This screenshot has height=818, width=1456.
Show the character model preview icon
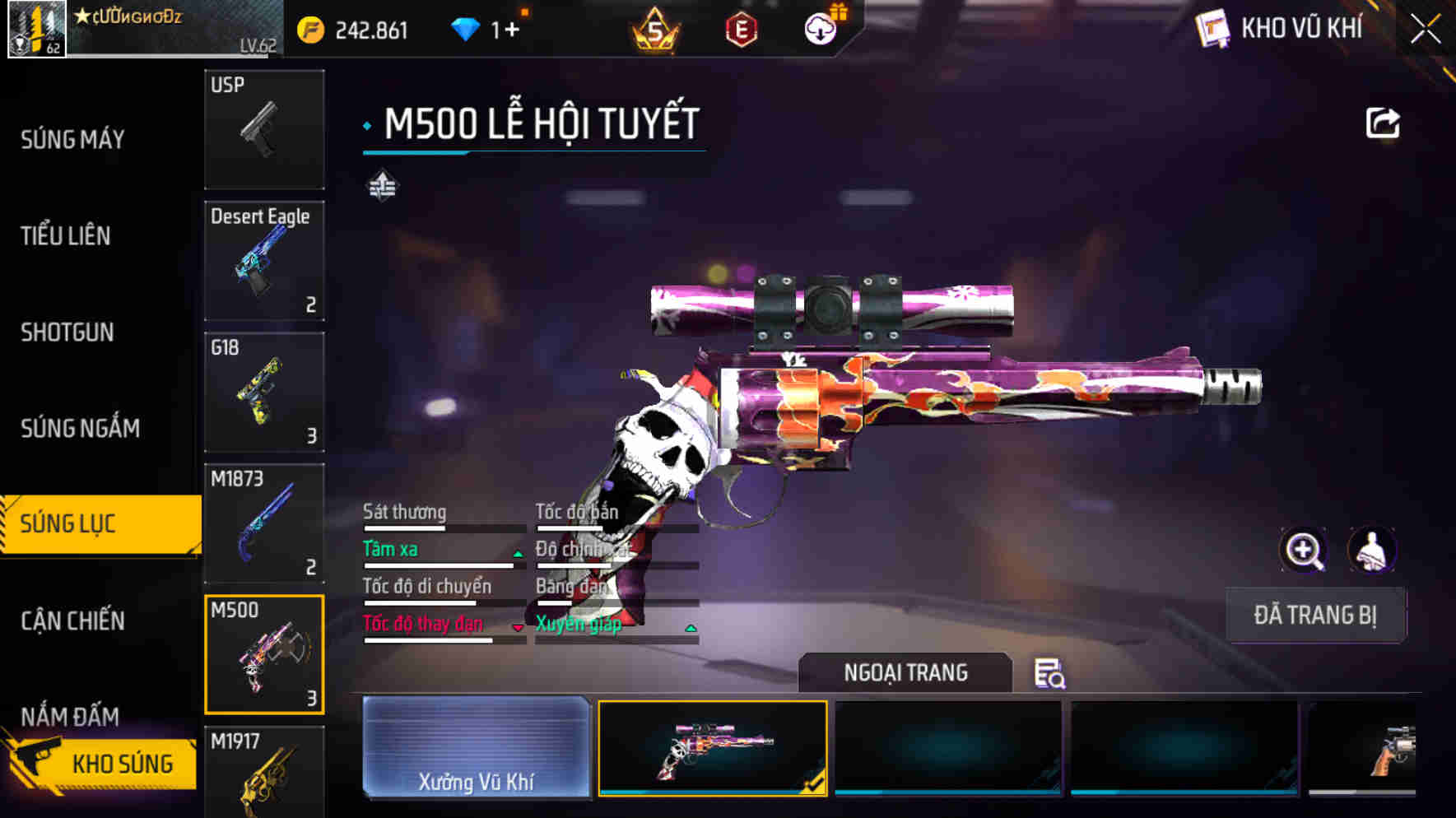pos(1372,551)
